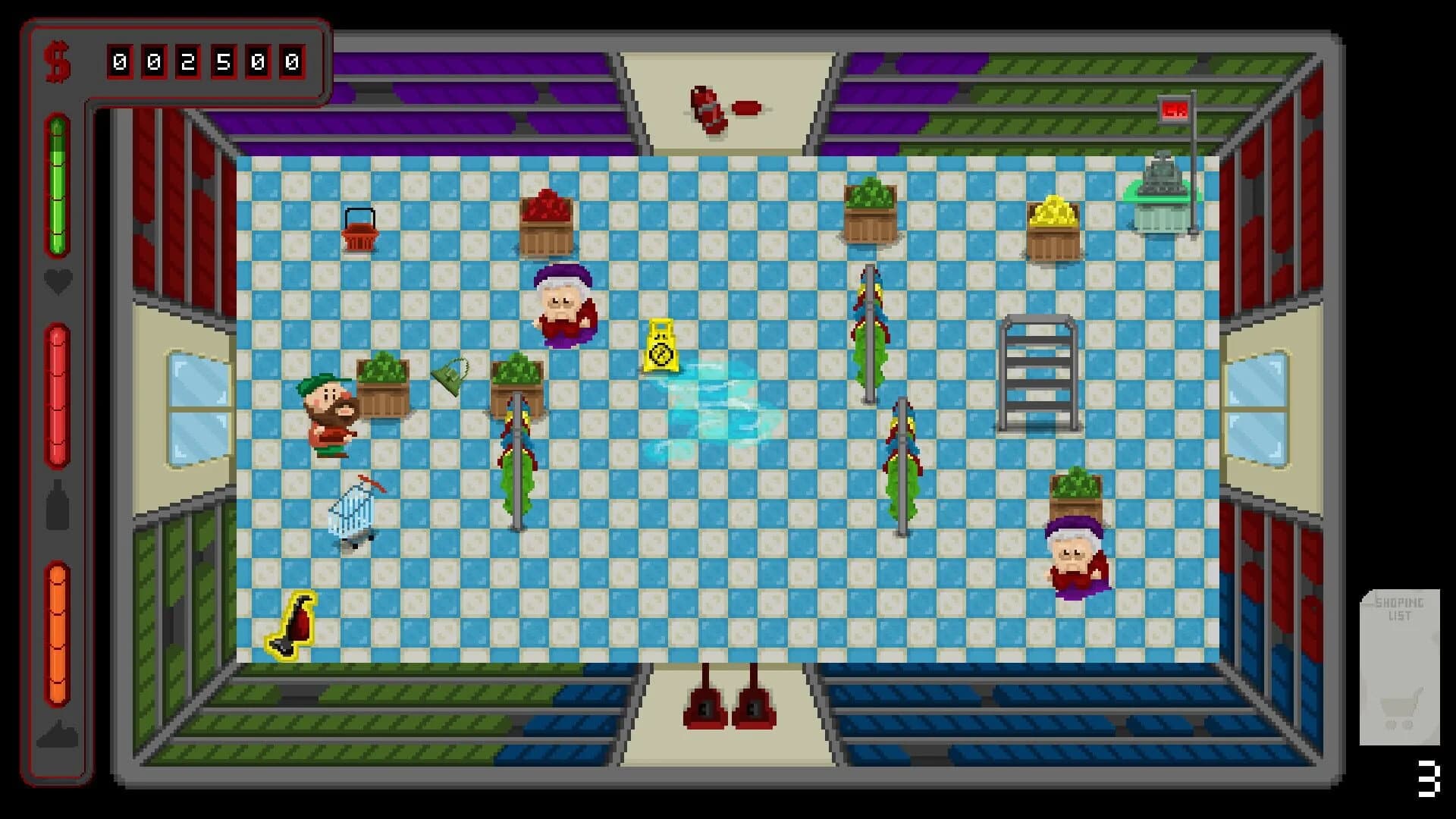Select the heart icon under the green meter
This screenshot has height=819, width=1456.
[57, 281]
